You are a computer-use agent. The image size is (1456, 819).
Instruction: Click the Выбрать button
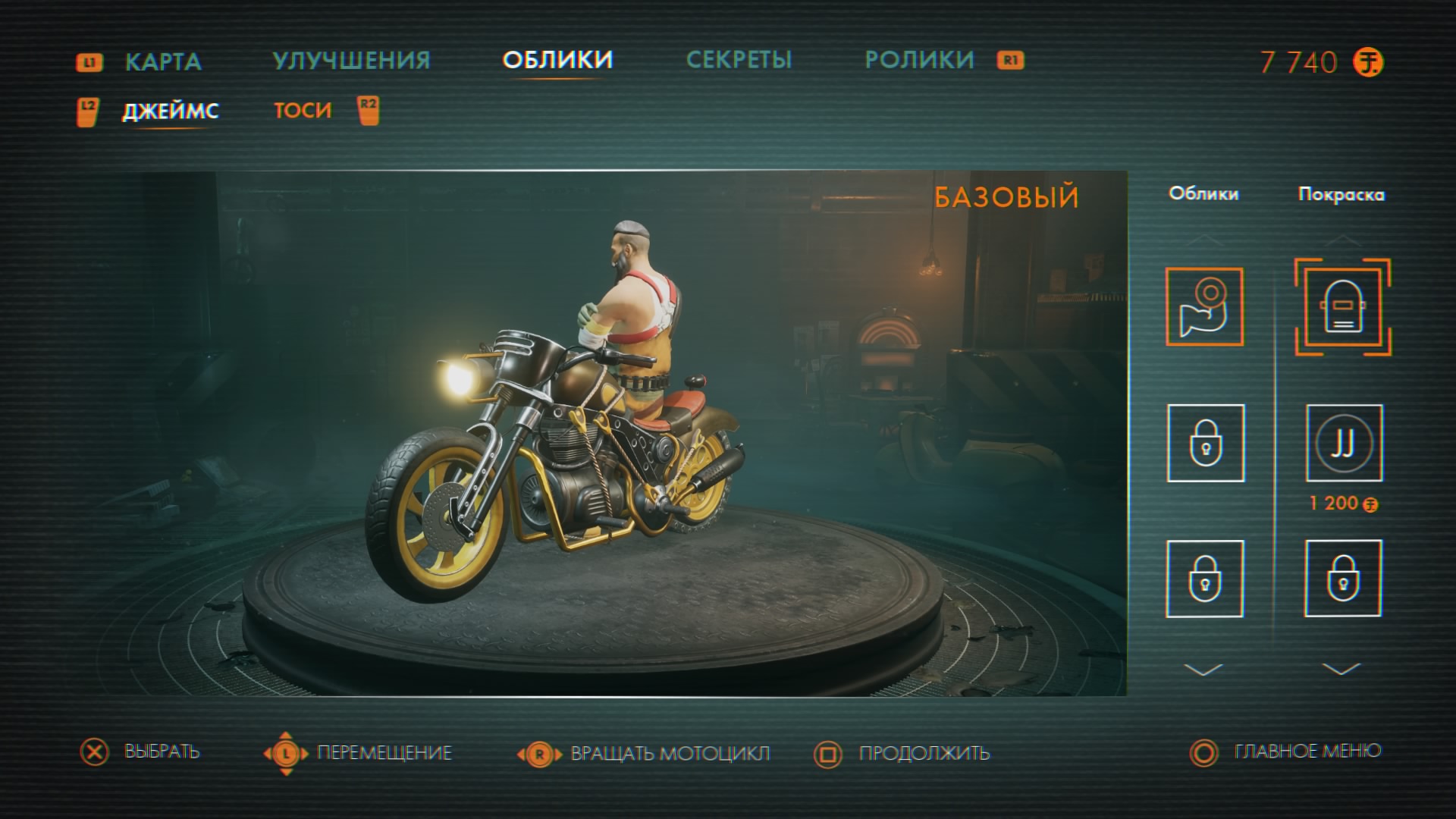161,752
